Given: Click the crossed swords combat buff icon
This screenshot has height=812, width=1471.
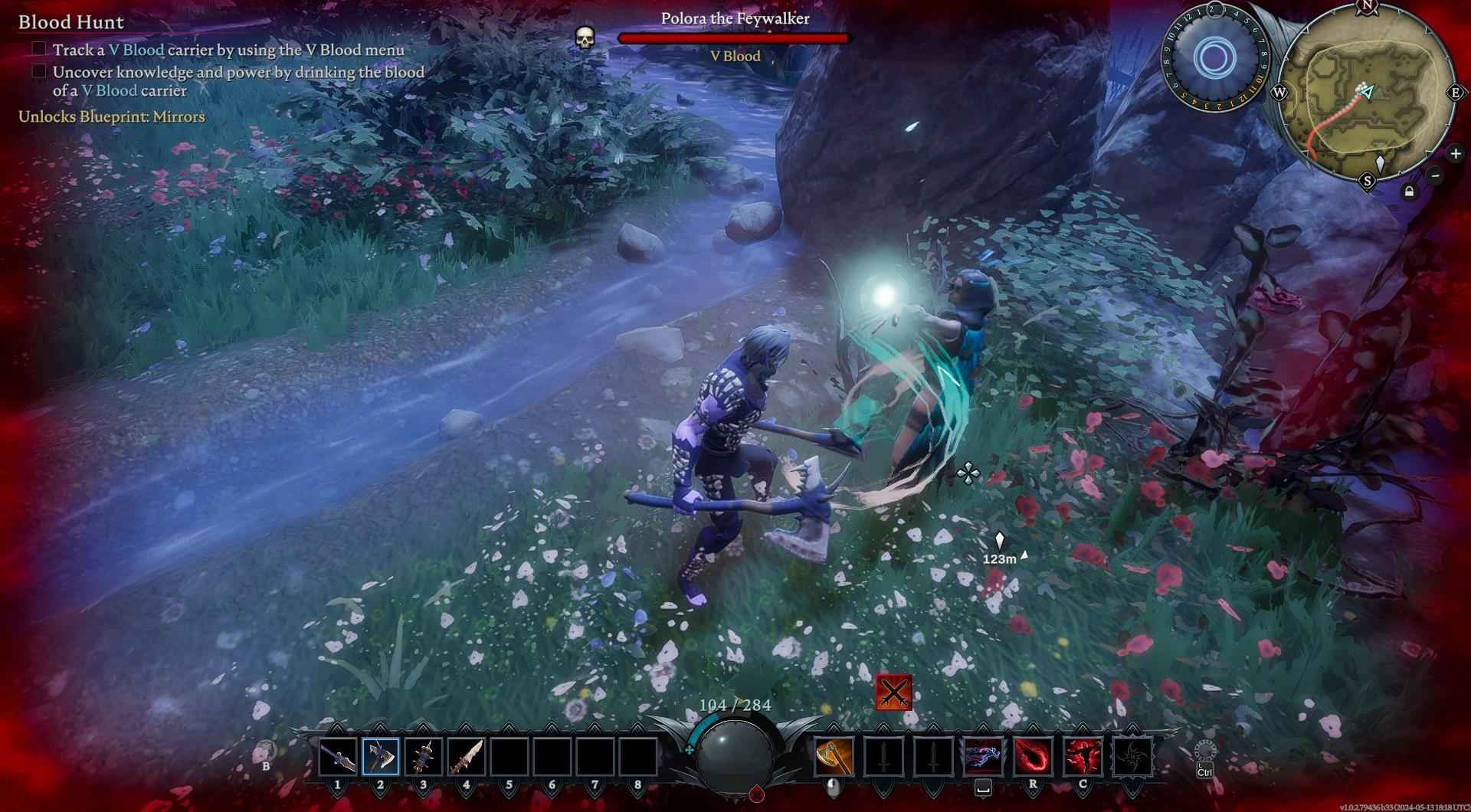Looking at the screenshot, I should tap(893, 692).
